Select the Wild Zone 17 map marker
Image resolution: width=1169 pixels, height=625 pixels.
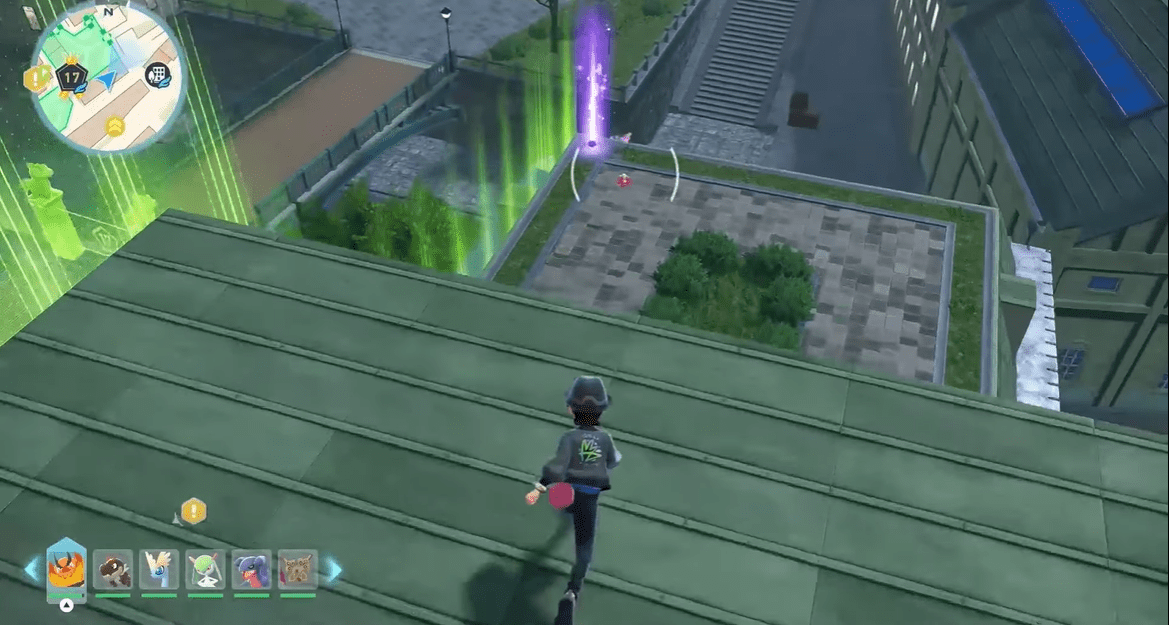[70, 77]
